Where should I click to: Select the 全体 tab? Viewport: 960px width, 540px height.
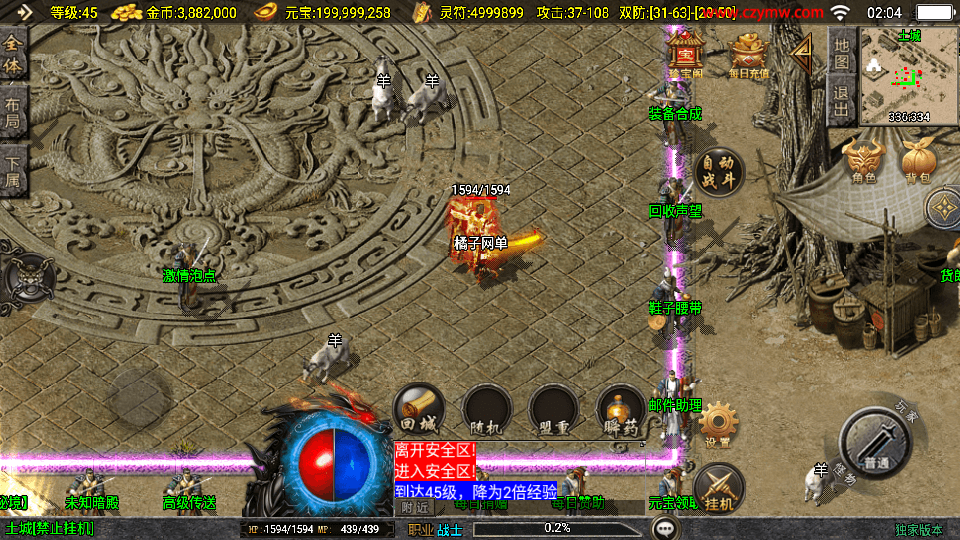pos(13,55)
